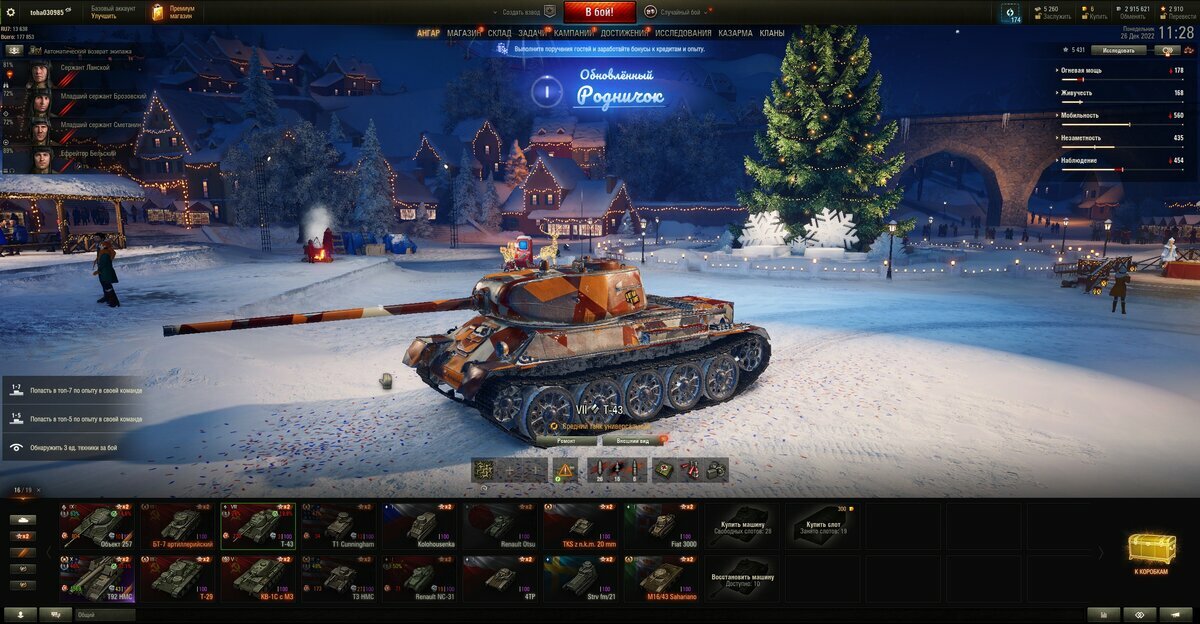
Task: Go to the ИССЛЕДОВАНИЯ tab
Action: point(683,33)
